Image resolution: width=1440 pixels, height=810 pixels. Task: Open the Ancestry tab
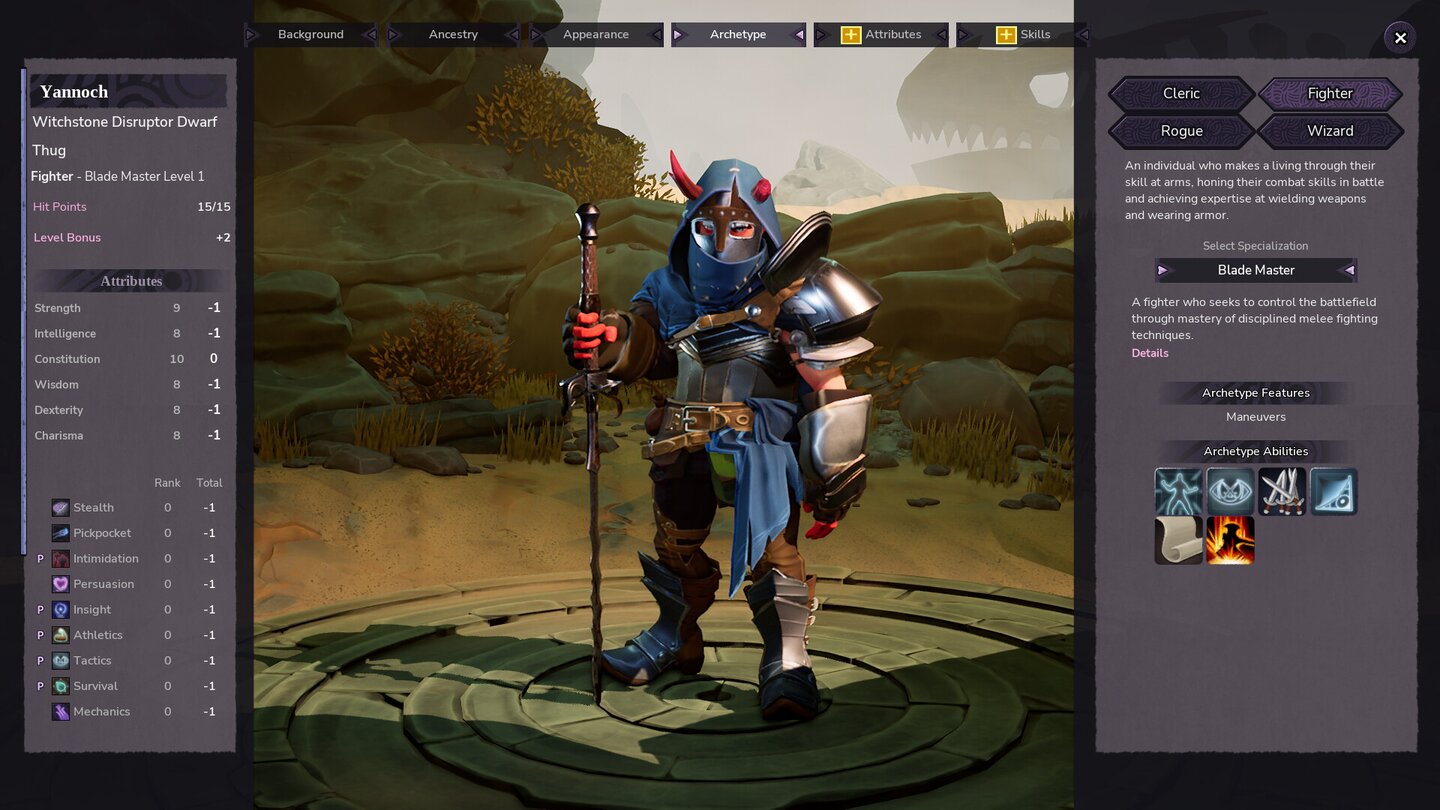point(453,35)
